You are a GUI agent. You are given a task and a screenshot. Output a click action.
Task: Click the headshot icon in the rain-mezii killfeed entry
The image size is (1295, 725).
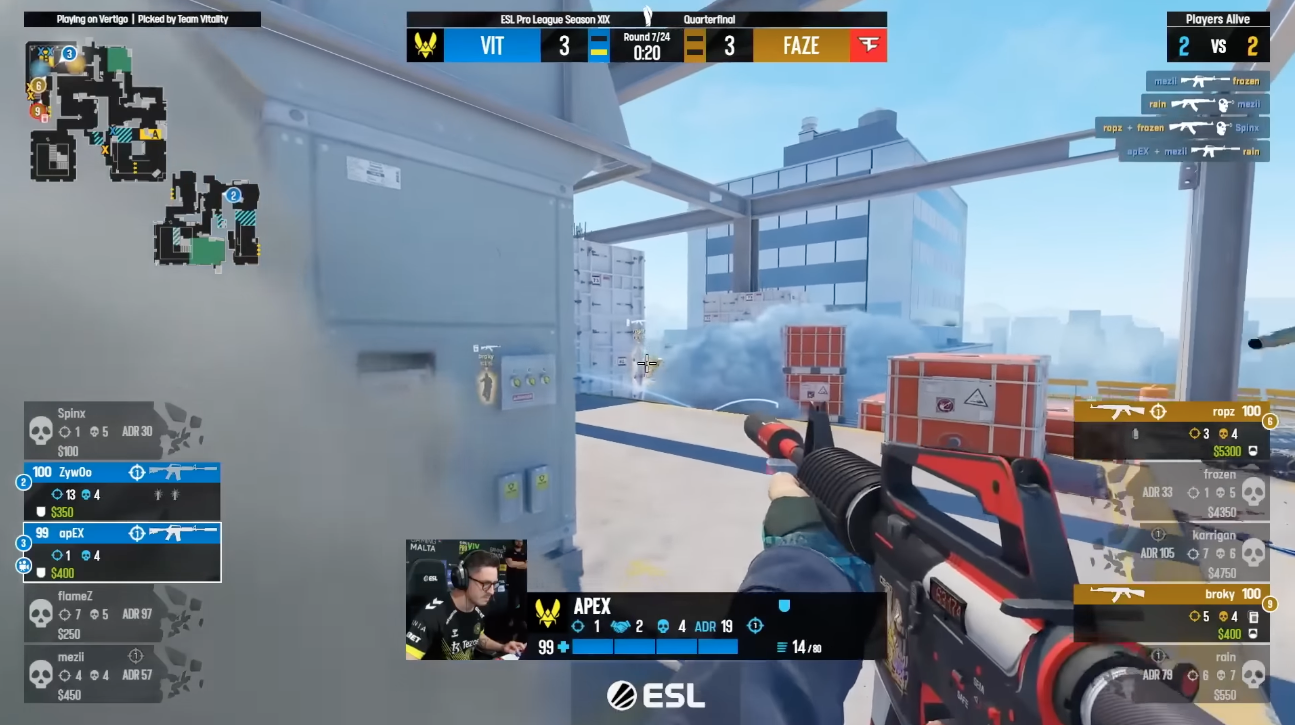[x=1224, y=104]
